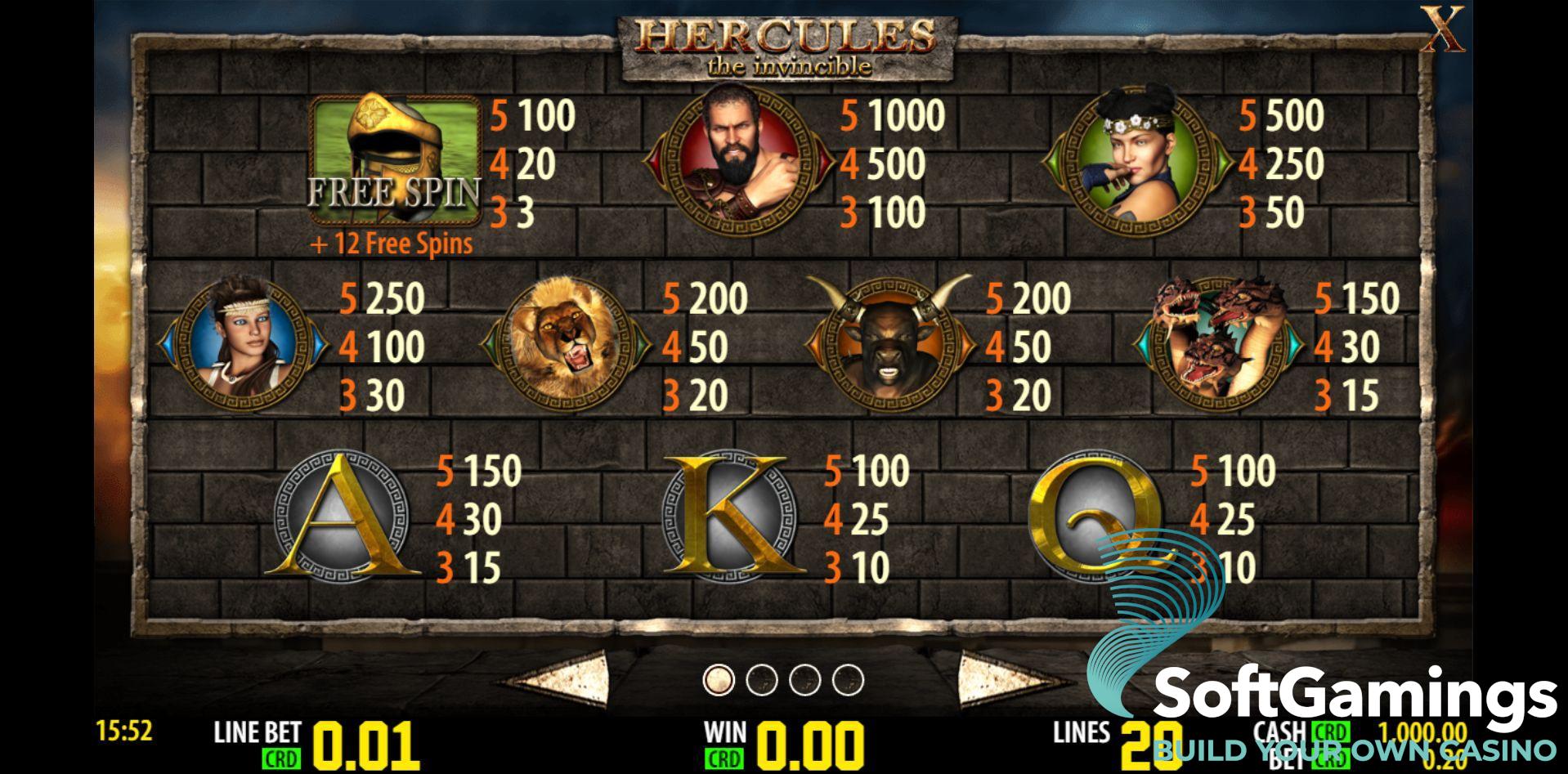Click the CRD indicator beneath Win
Image resolution: width=1568 pixels, height=774 pixels.
[x=724, y=758]
